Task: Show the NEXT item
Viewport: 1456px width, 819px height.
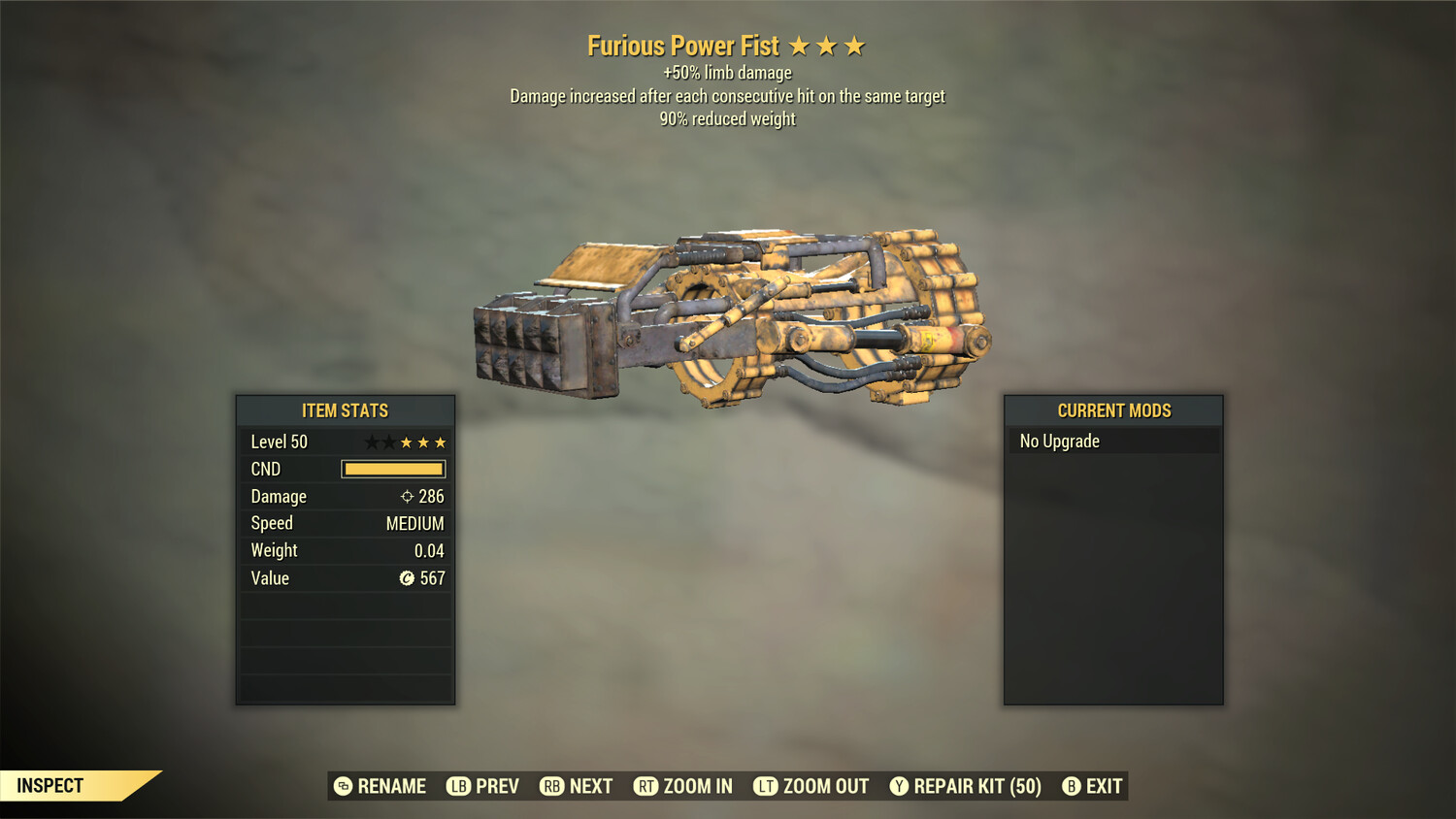Action: pyautogui.click(x=577, y=786)
